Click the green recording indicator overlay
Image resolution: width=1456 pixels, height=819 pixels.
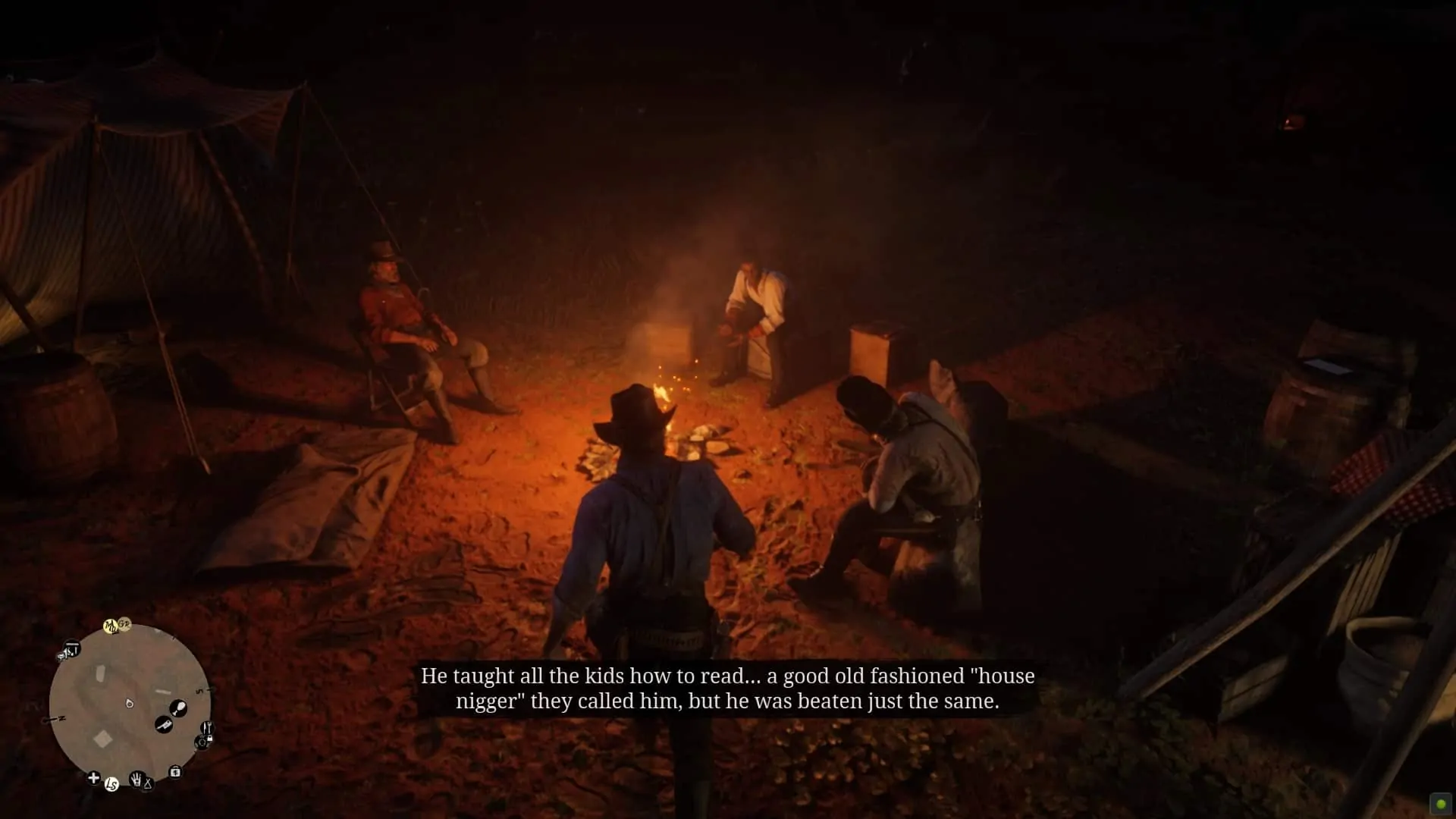(1441, 804)
